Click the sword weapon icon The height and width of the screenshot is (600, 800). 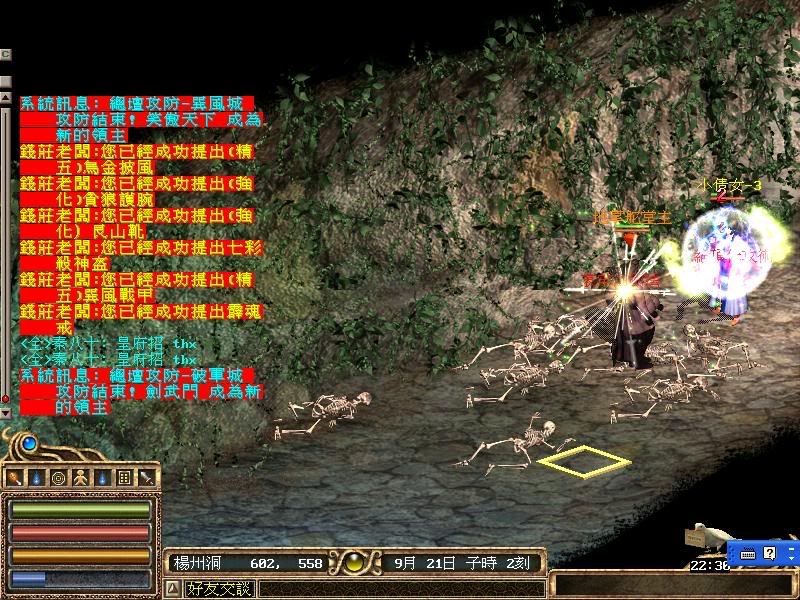pos(145,478)
